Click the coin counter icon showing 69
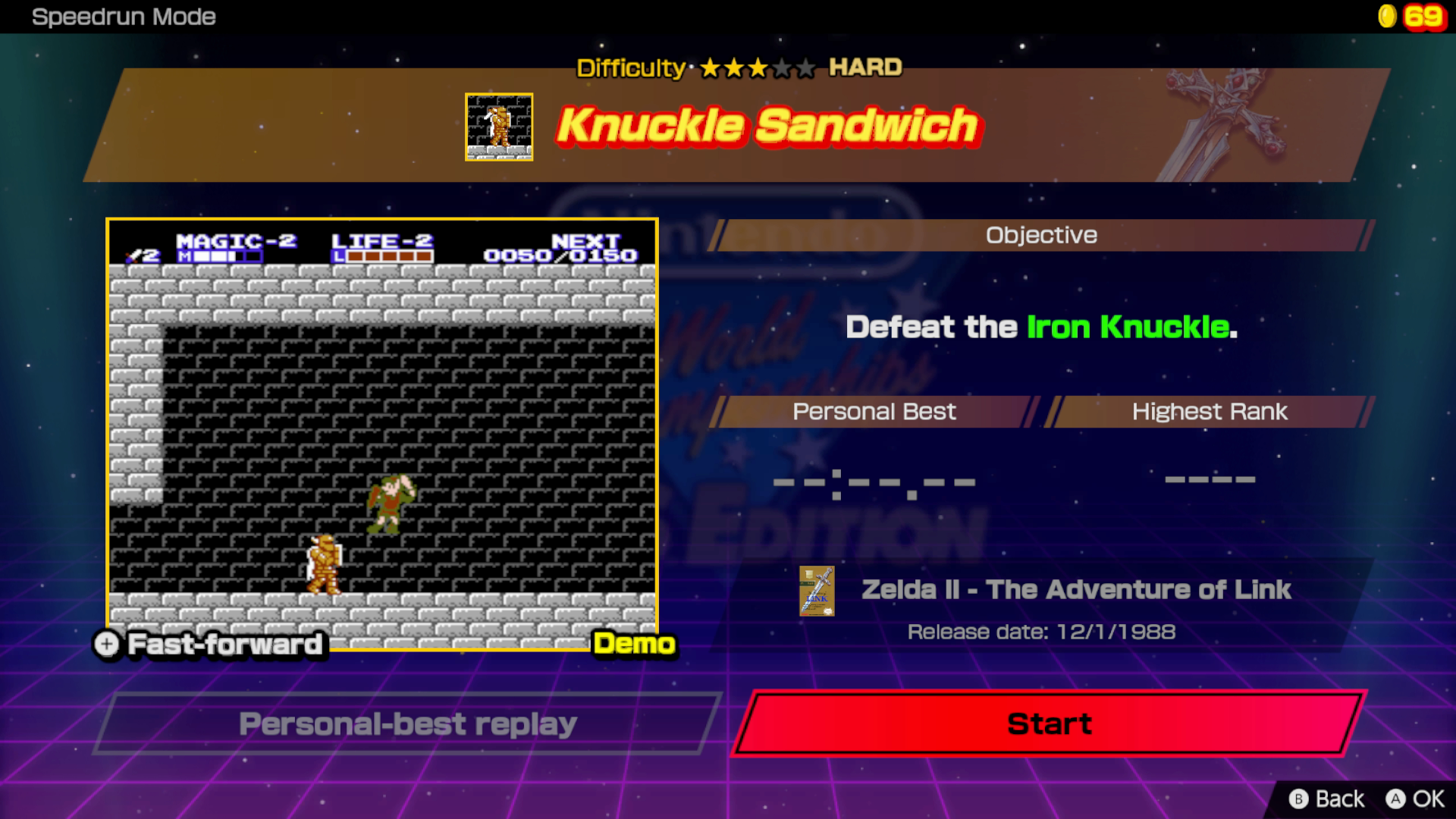The image size is (1456, 819). tap(1388, 17)
